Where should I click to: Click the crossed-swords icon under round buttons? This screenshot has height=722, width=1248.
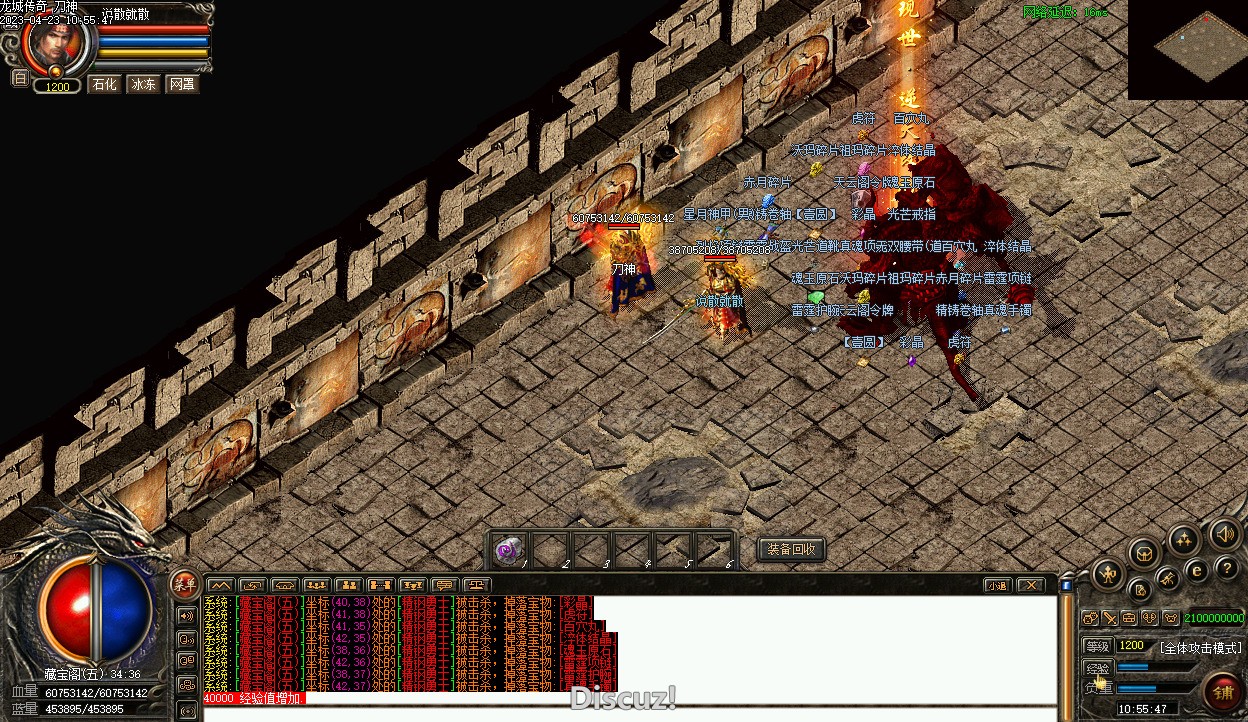point(1109,618)
